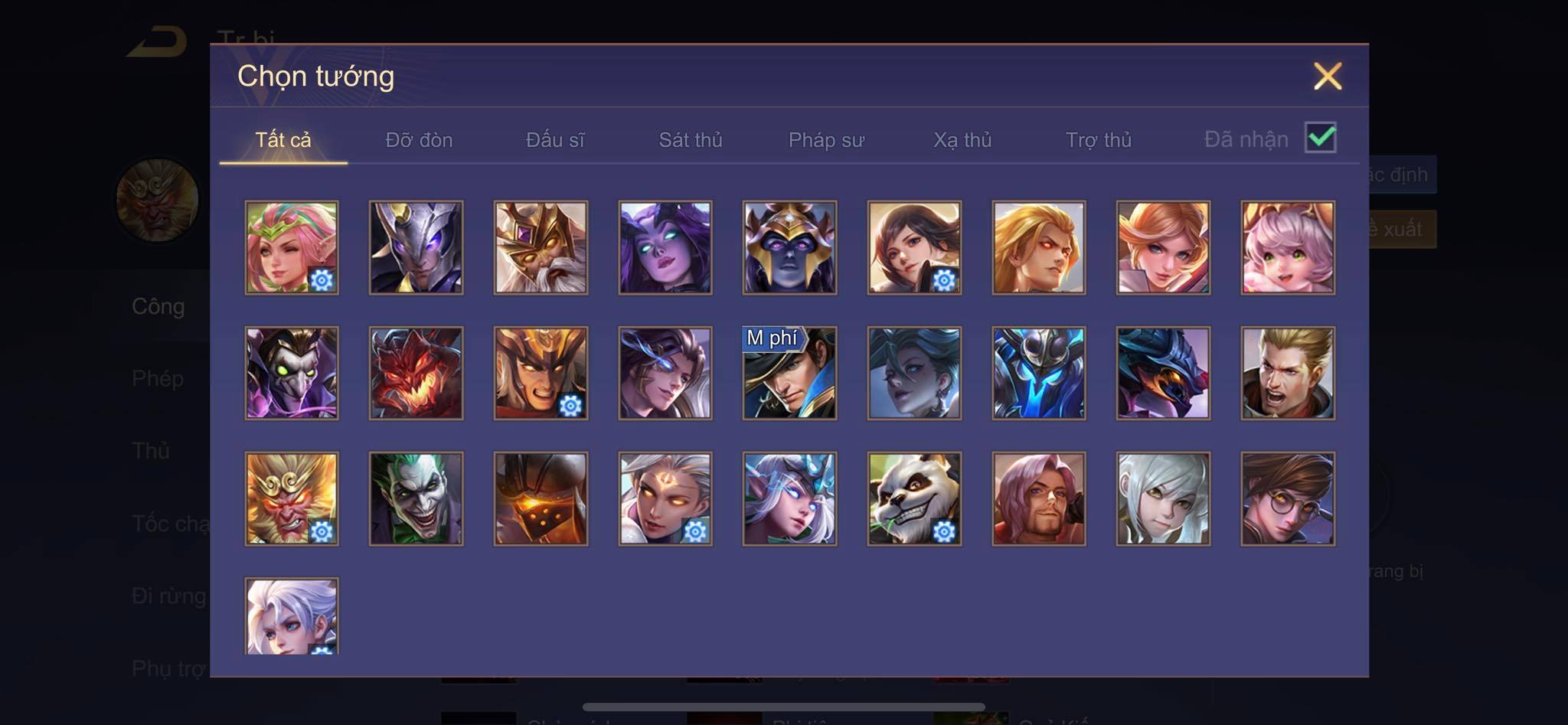Toggle the Đã nhận checkbox
The width and height of the screenshot is (1568, 725).
[1320, 138]
